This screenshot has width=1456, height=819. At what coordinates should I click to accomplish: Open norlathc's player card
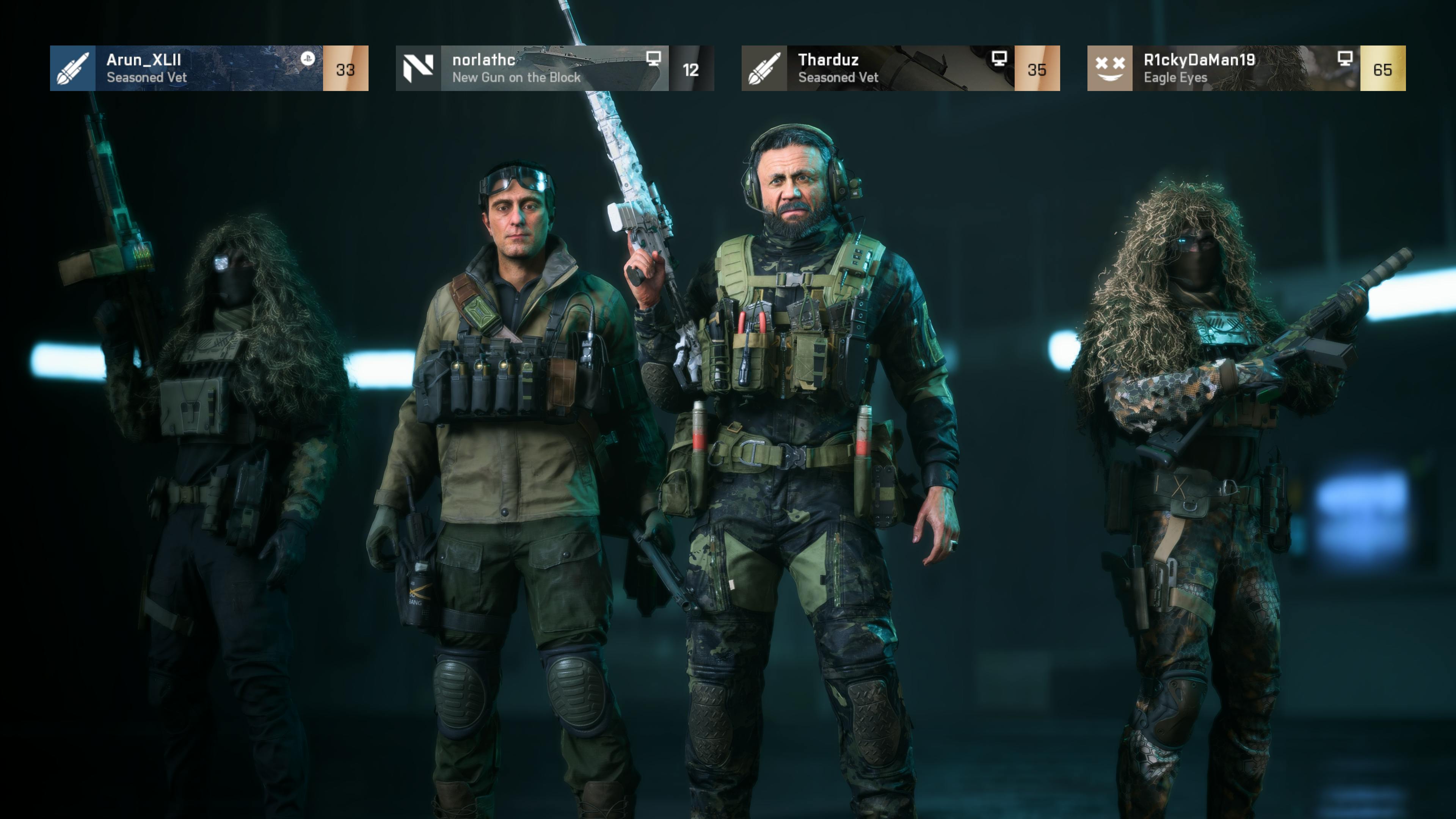pyautogui.click(x=554, y=68)
